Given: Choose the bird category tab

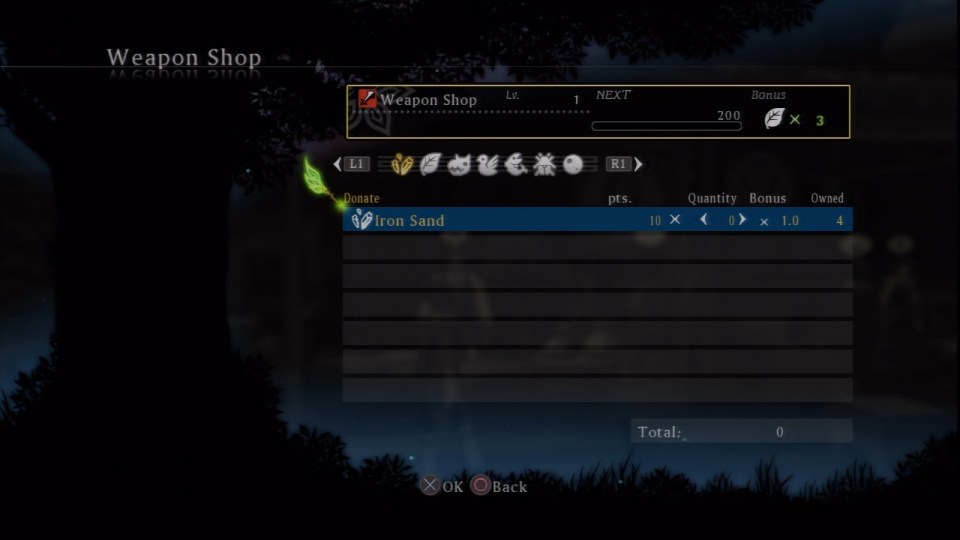Looking at the screenshot, I should 487,164.
